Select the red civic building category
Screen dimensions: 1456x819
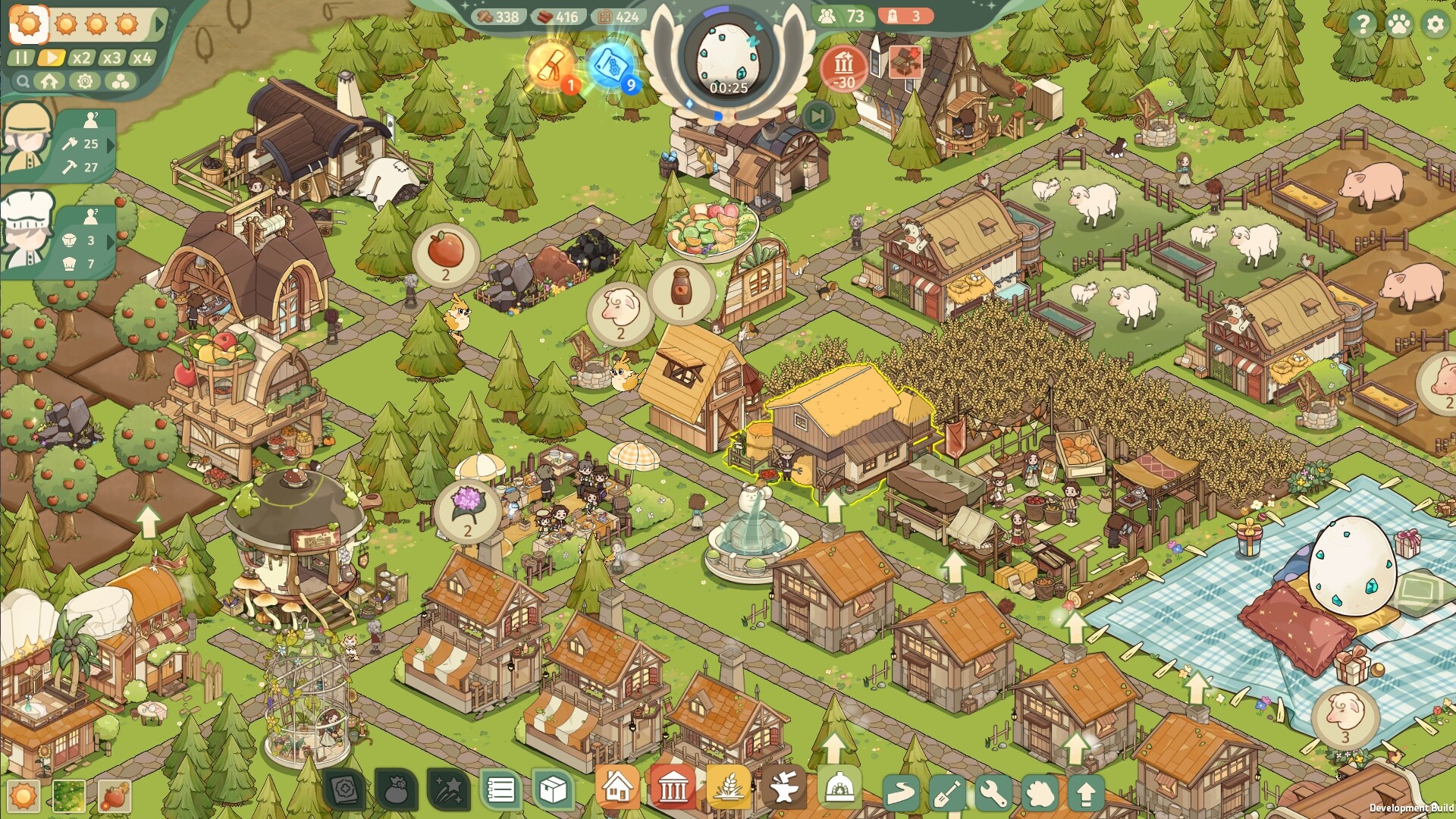pos(673,787)
